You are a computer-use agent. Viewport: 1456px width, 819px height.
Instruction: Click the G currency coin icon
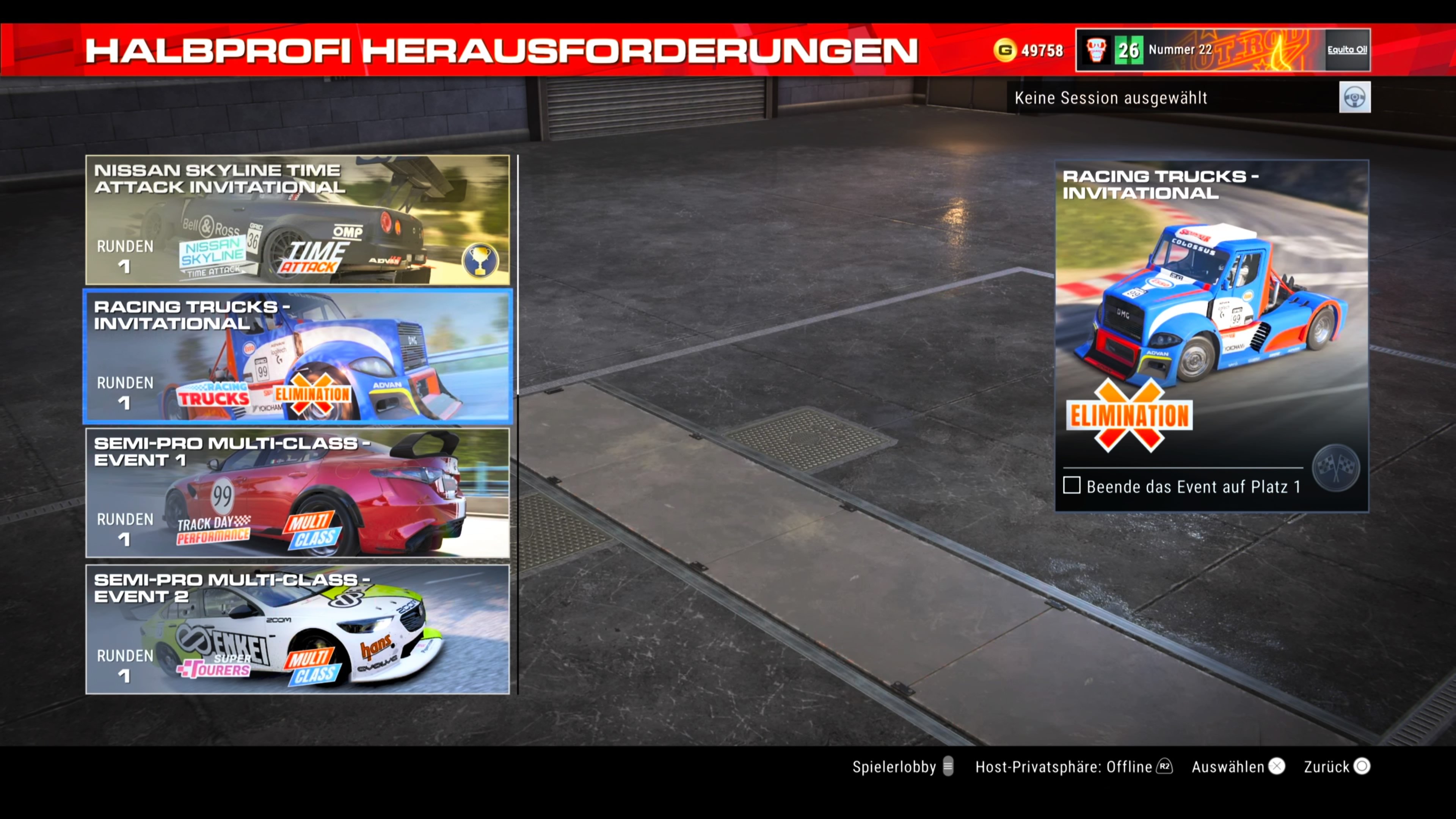(x=1006, y=50)
